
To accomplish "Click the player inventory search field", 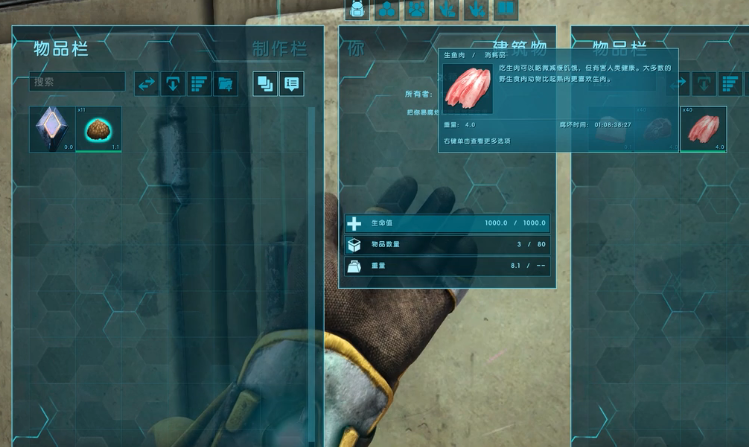I will click(x=78, y=82).
